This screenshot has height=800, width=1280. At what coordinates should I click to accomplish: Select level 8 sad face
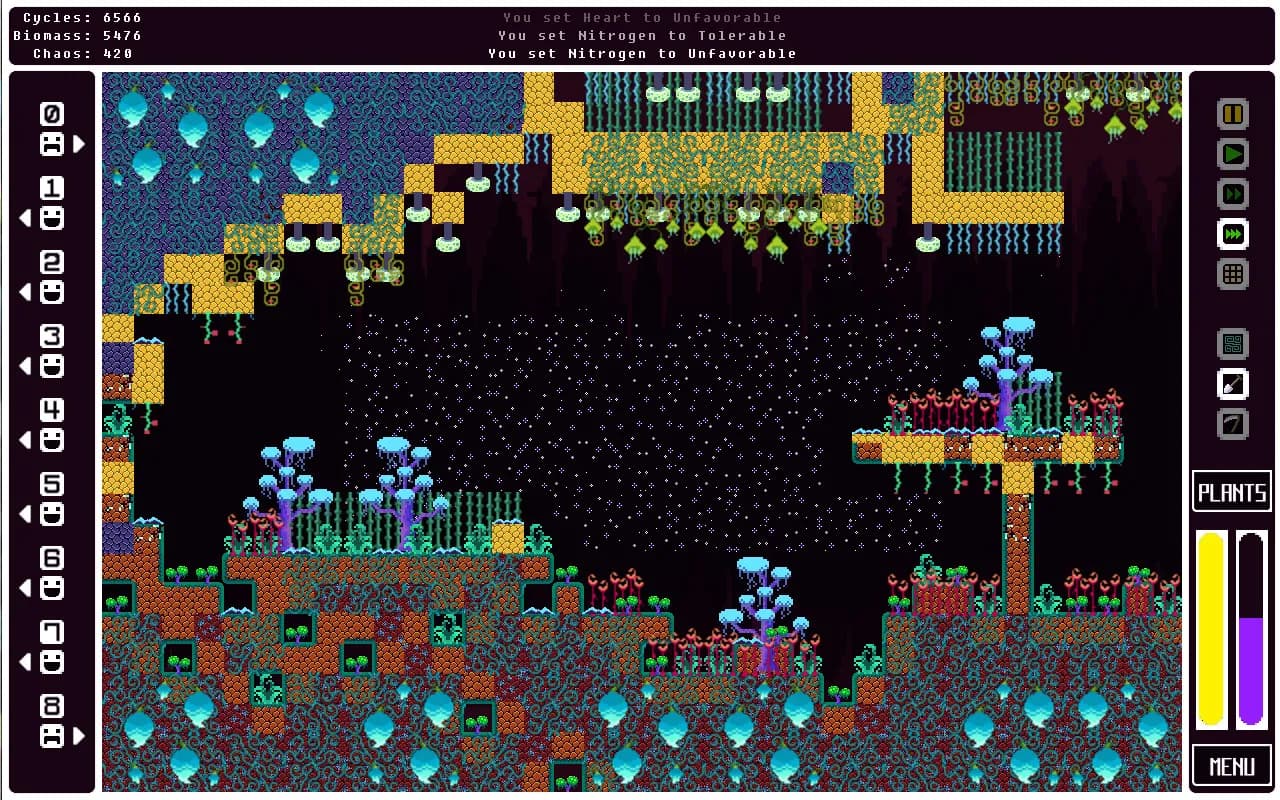(x=52, y=736)
